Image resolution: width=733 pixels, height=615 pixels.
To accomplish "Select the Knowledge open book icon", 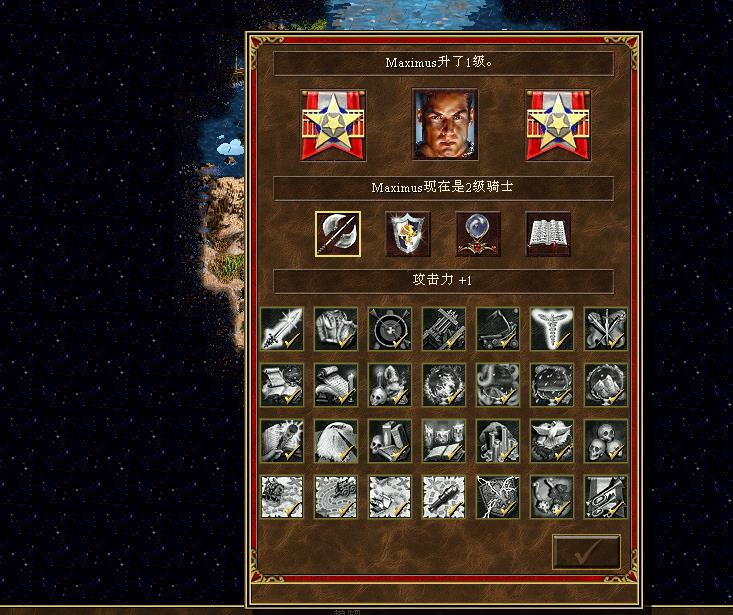I will (x=548, y=234).
